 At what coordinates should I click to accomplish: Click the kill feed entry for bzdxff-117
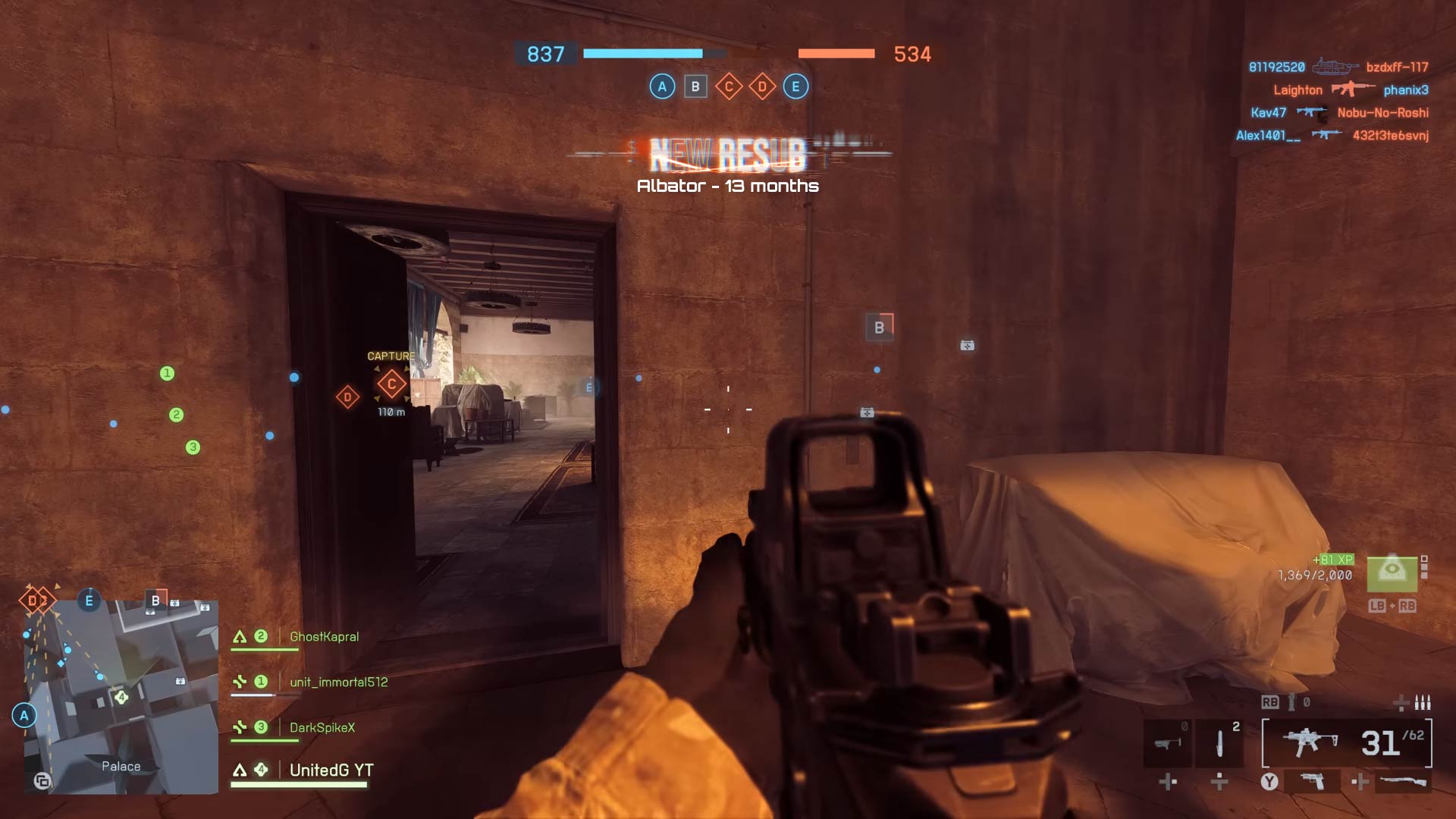pos(1397,67)
